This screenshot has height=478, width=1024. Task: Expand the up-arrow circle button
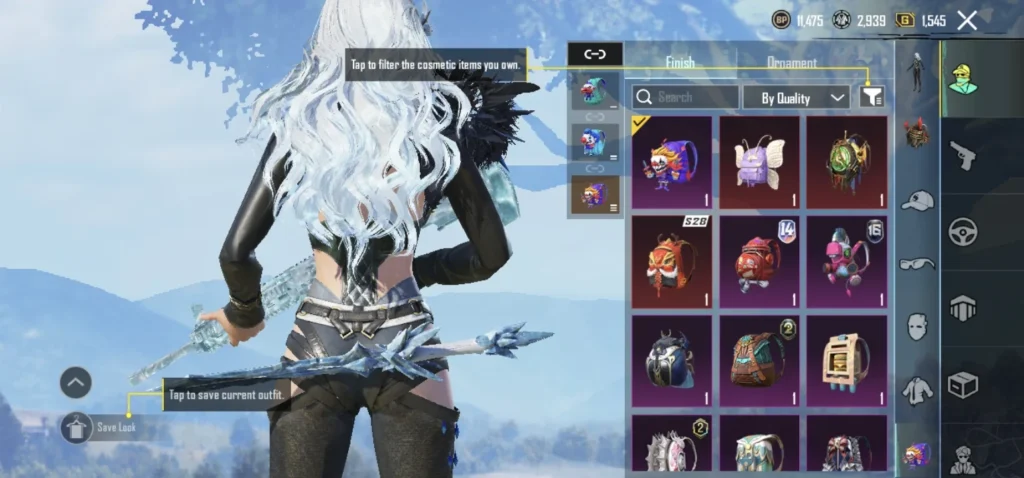(x=75, y=381)
